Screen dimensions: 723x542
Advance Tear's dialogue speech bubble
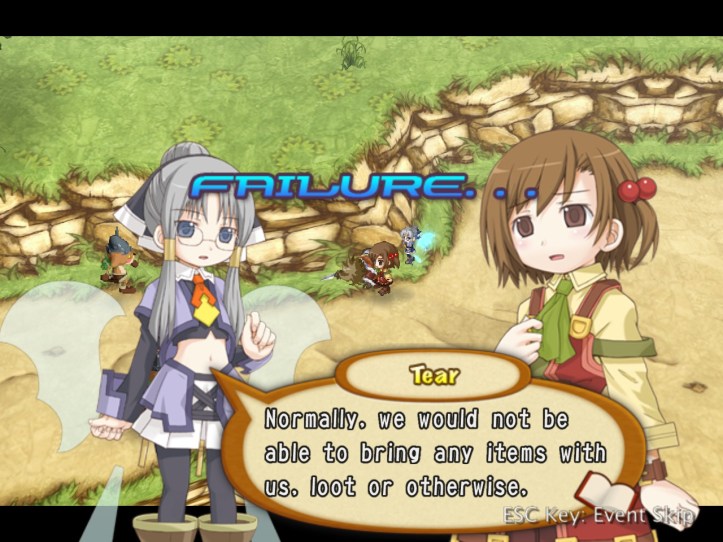(434, 452)
